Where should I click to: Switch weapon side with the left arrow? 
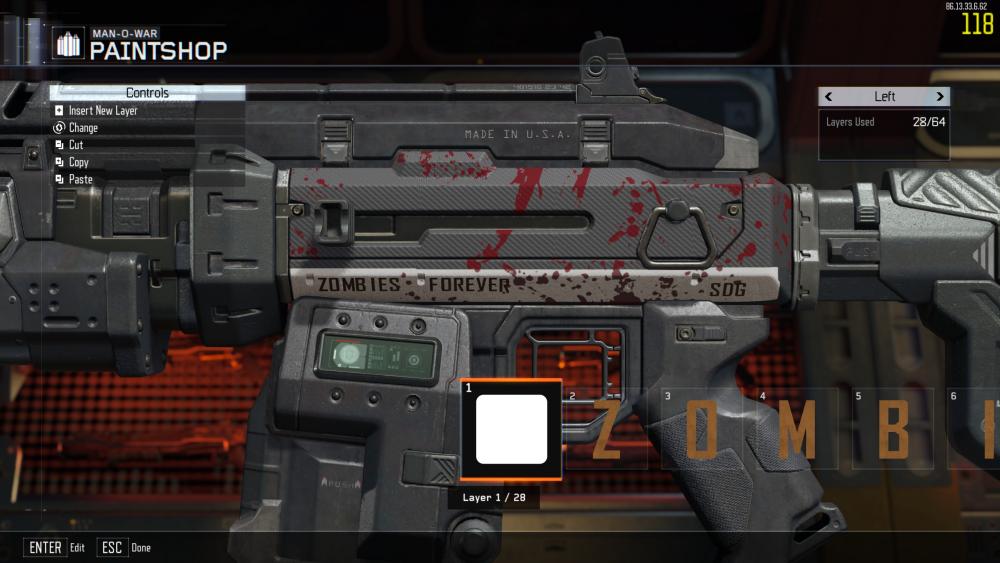829,97
